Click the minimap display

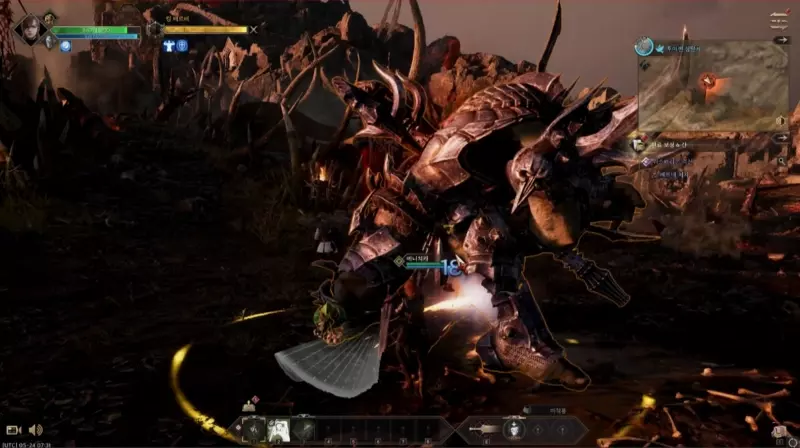click(x=713, y=90)
